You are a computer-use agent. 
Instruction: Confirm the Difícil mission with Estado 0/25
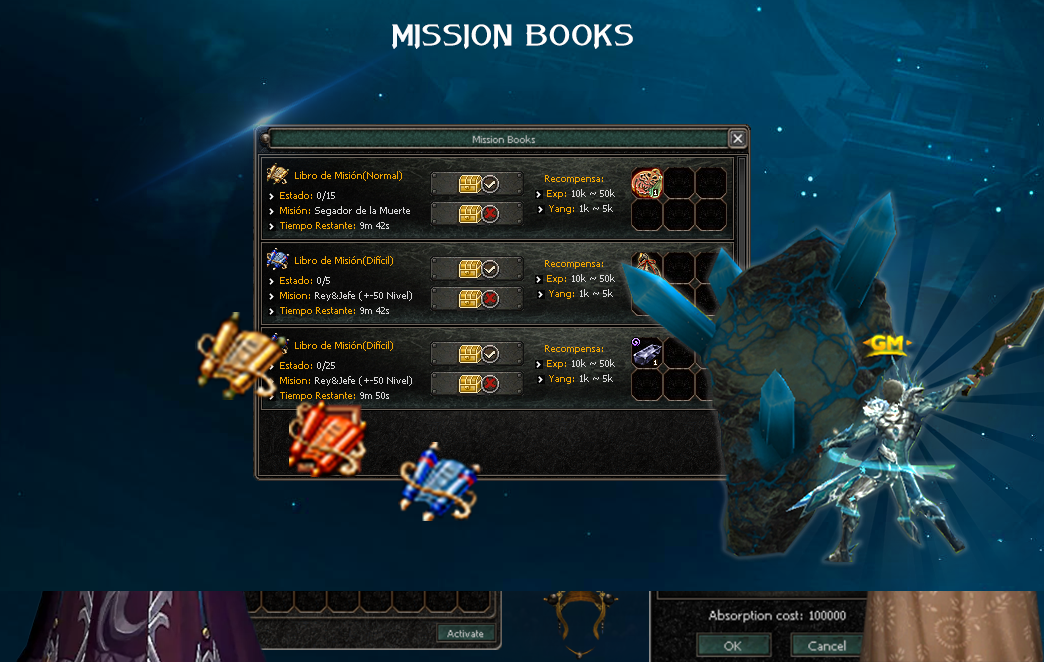(477, 354)
